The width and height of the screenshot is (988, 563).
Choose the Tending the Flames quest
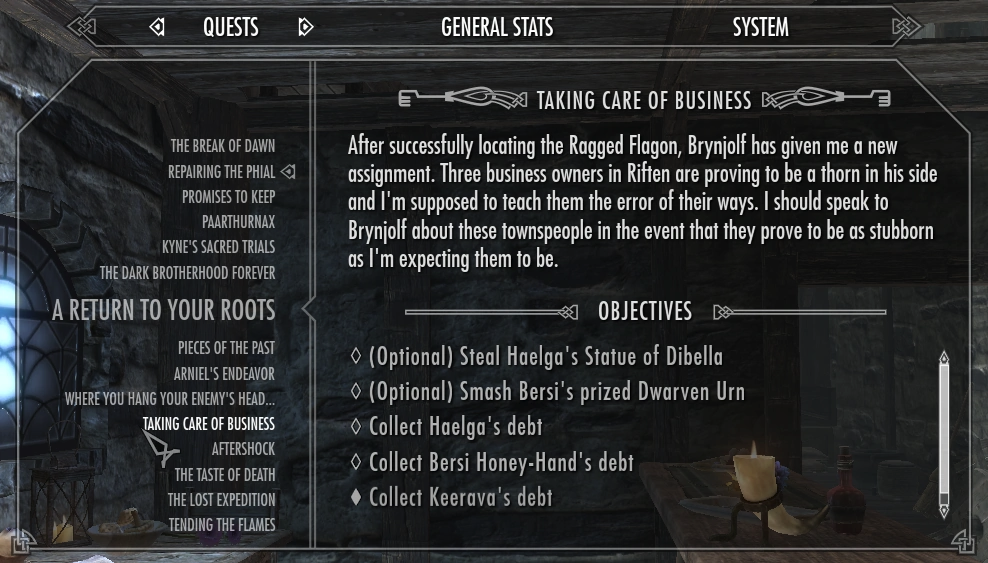tap(221, 525)
